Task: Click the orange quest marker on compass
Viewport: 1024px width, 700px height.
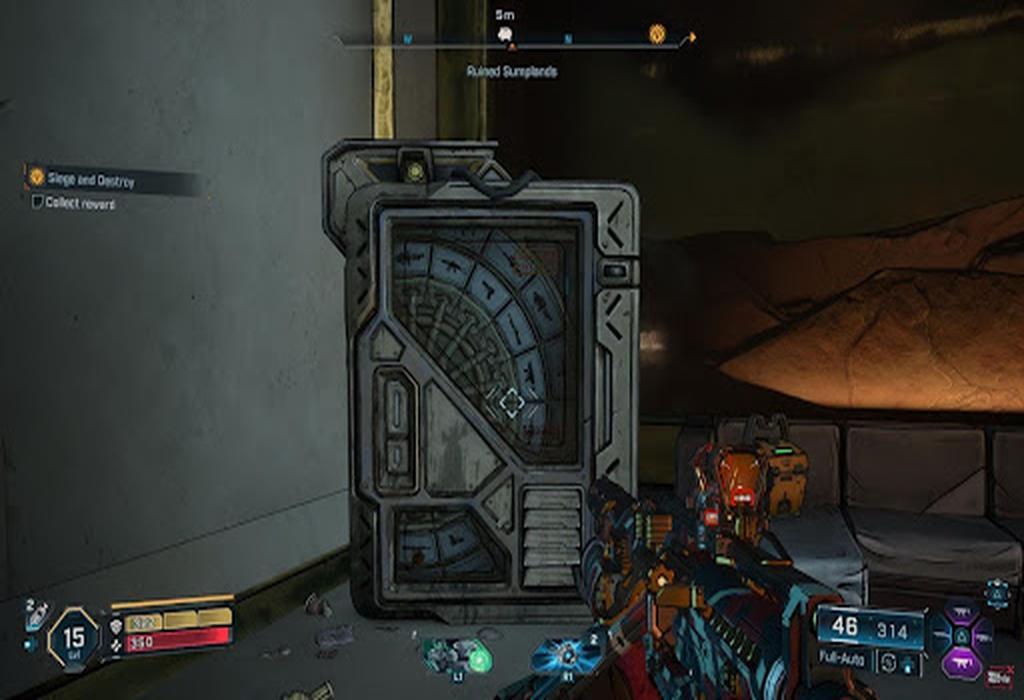Action: pos(656,33)
